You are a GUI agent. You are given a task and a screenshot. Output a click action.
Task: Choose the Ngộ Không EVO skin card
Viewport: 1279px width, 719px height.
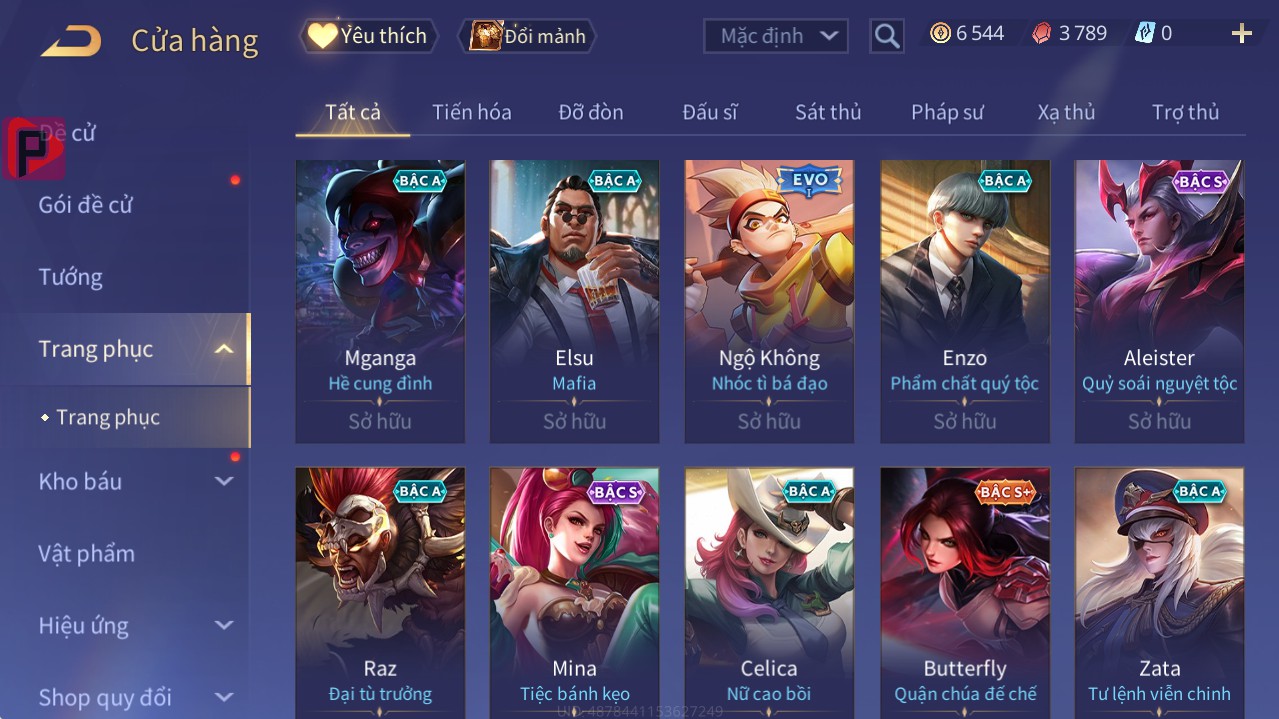tap(769, 300)
